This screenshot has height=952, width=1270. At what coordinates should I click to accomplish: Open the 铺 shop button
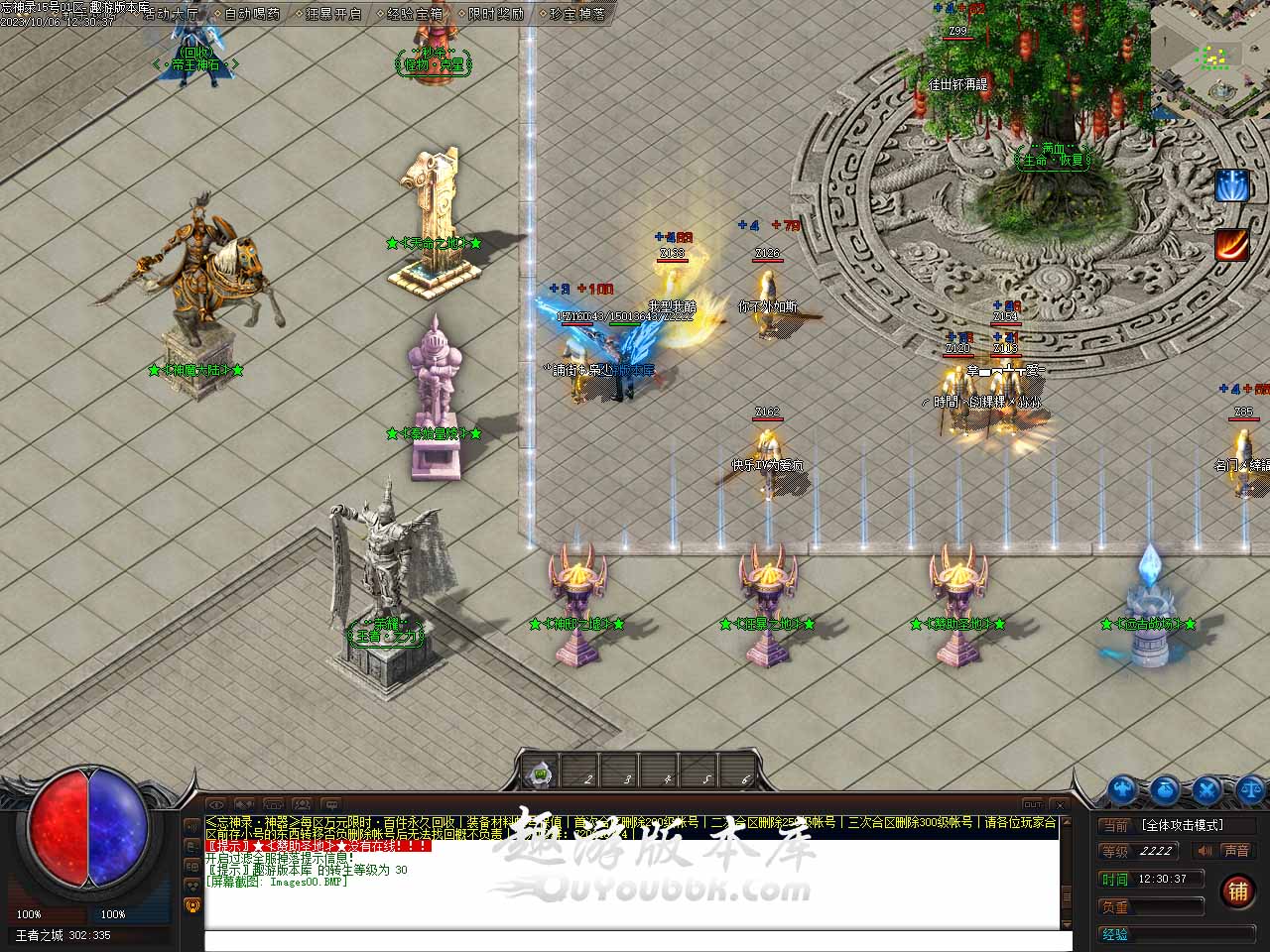coord(1237,891)
